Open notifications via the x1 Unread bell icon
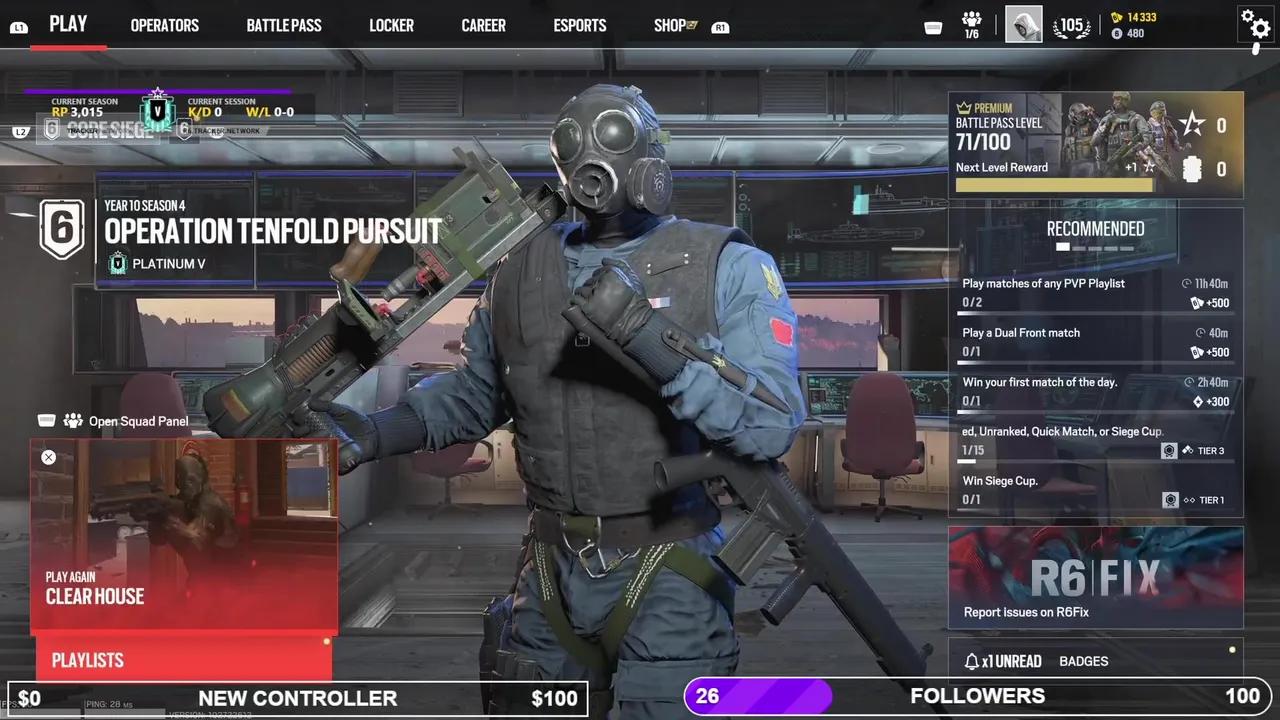The image size is (1280, 720). (972, 661)
